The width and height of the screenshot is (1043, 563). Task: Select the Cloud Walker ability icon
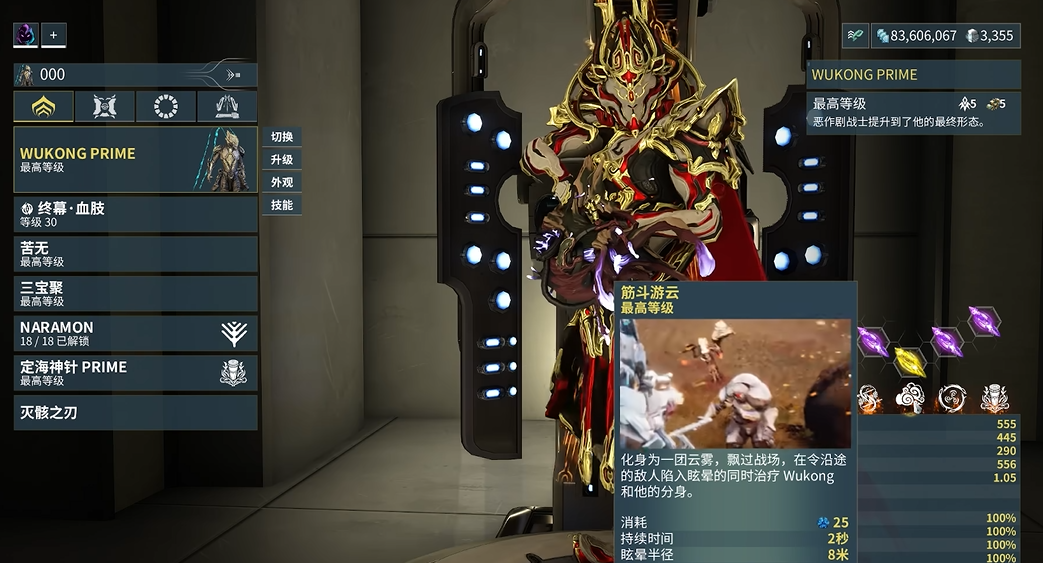[x=910, y=398]
